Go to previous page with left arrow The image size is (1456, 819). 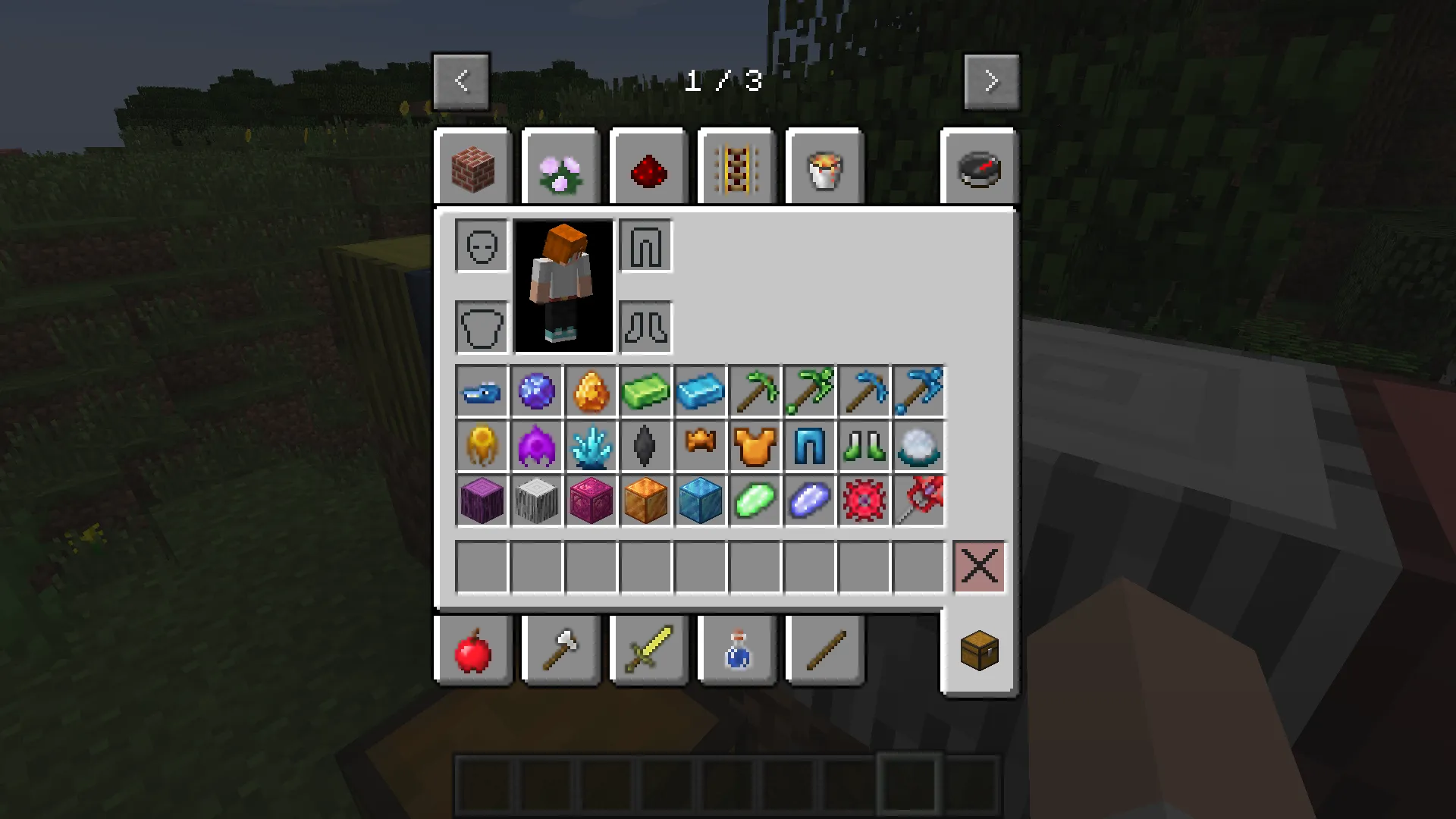[462, 80]
